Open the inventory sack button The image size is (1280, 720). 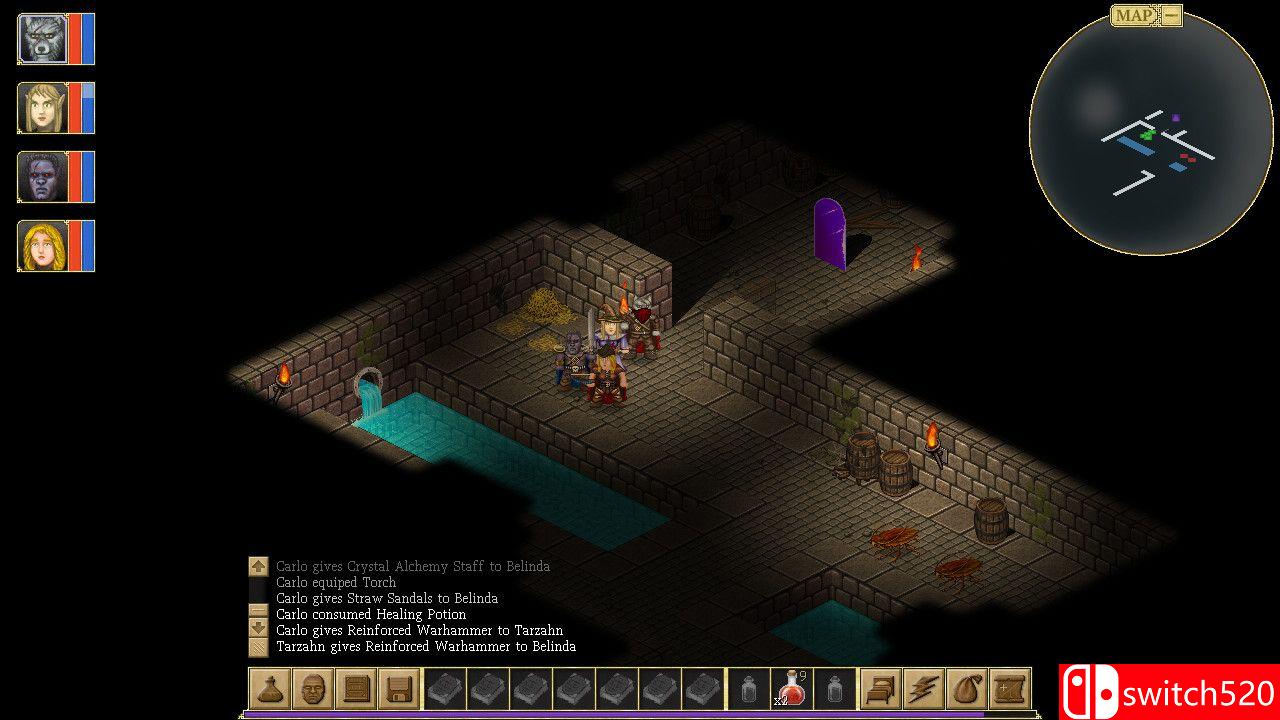coord(966,689)
